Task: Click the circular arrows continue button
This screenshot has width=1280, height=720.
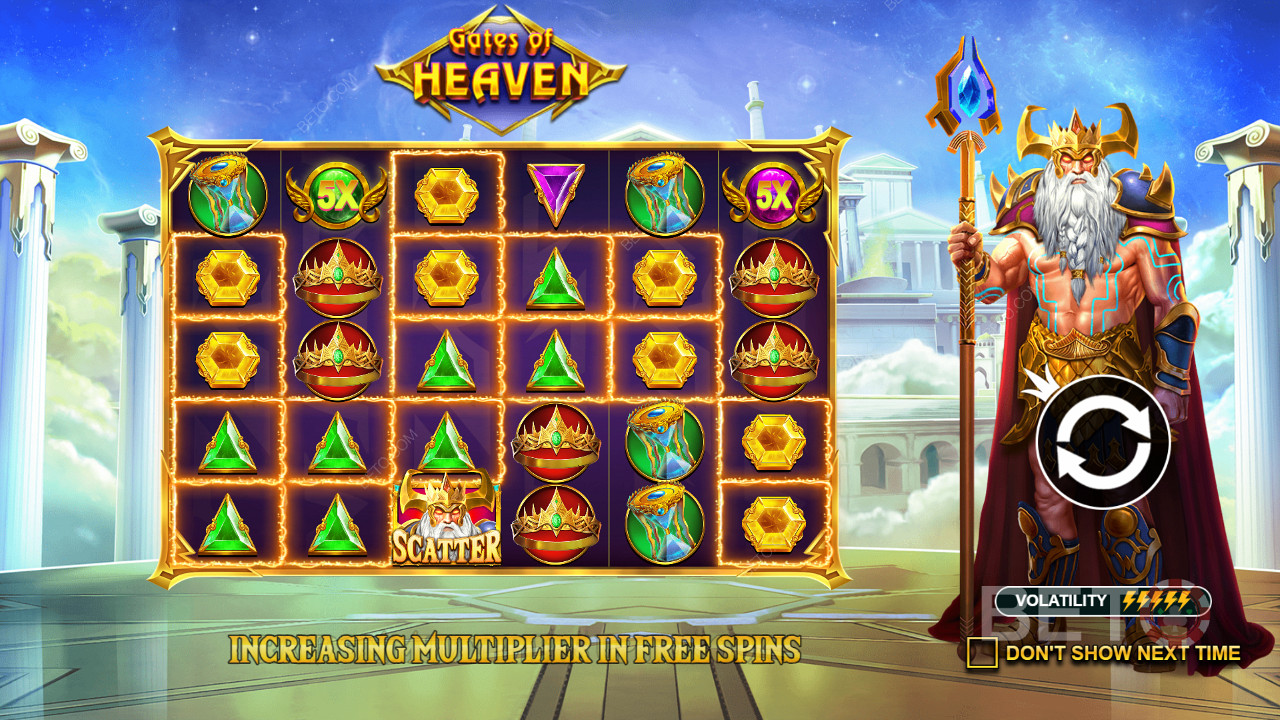Action: tap(1102, 440)
